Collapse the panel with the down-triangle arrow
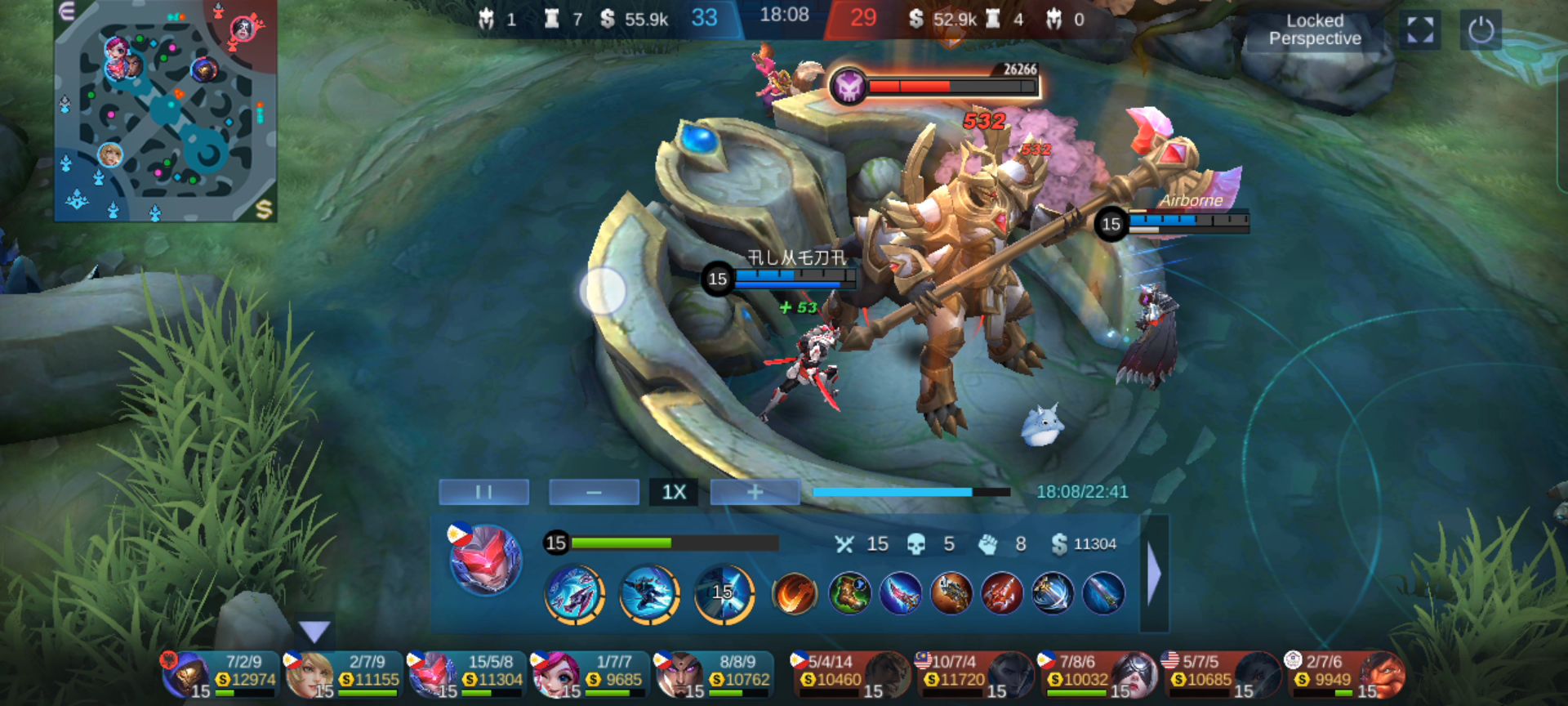 (x=314, y=630)
